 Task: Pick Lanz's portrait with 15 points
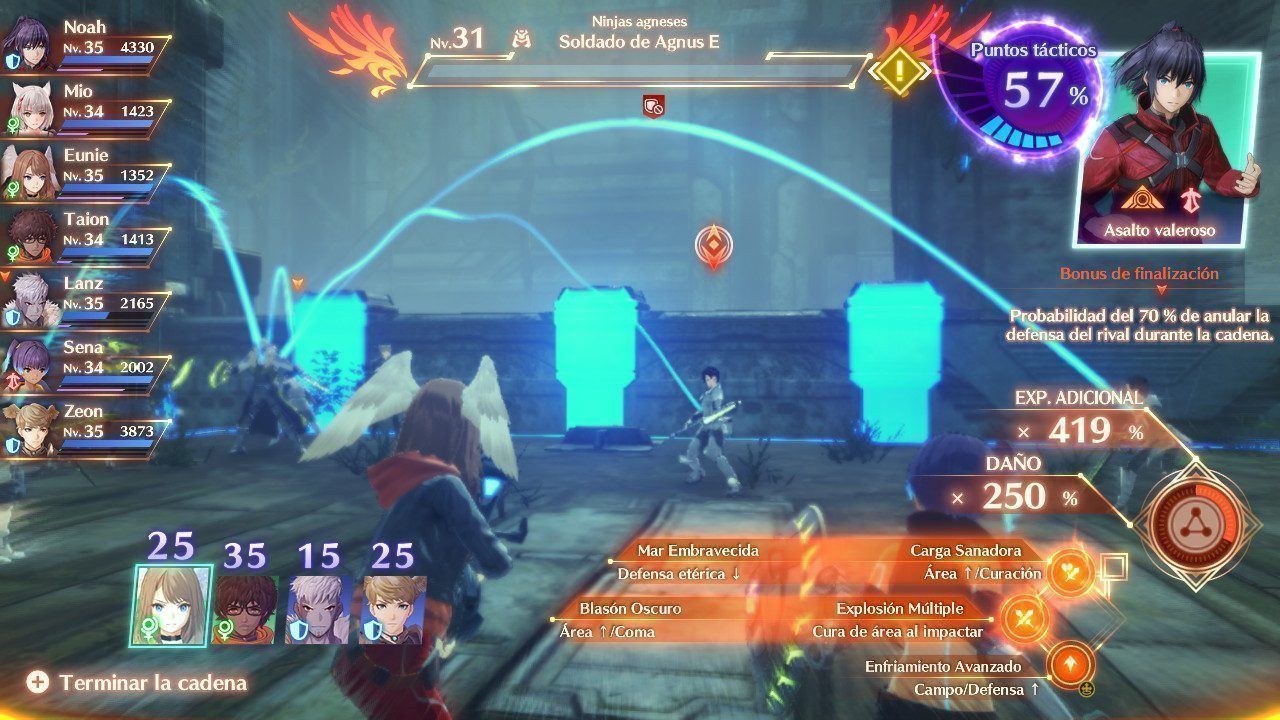point(319,608)
